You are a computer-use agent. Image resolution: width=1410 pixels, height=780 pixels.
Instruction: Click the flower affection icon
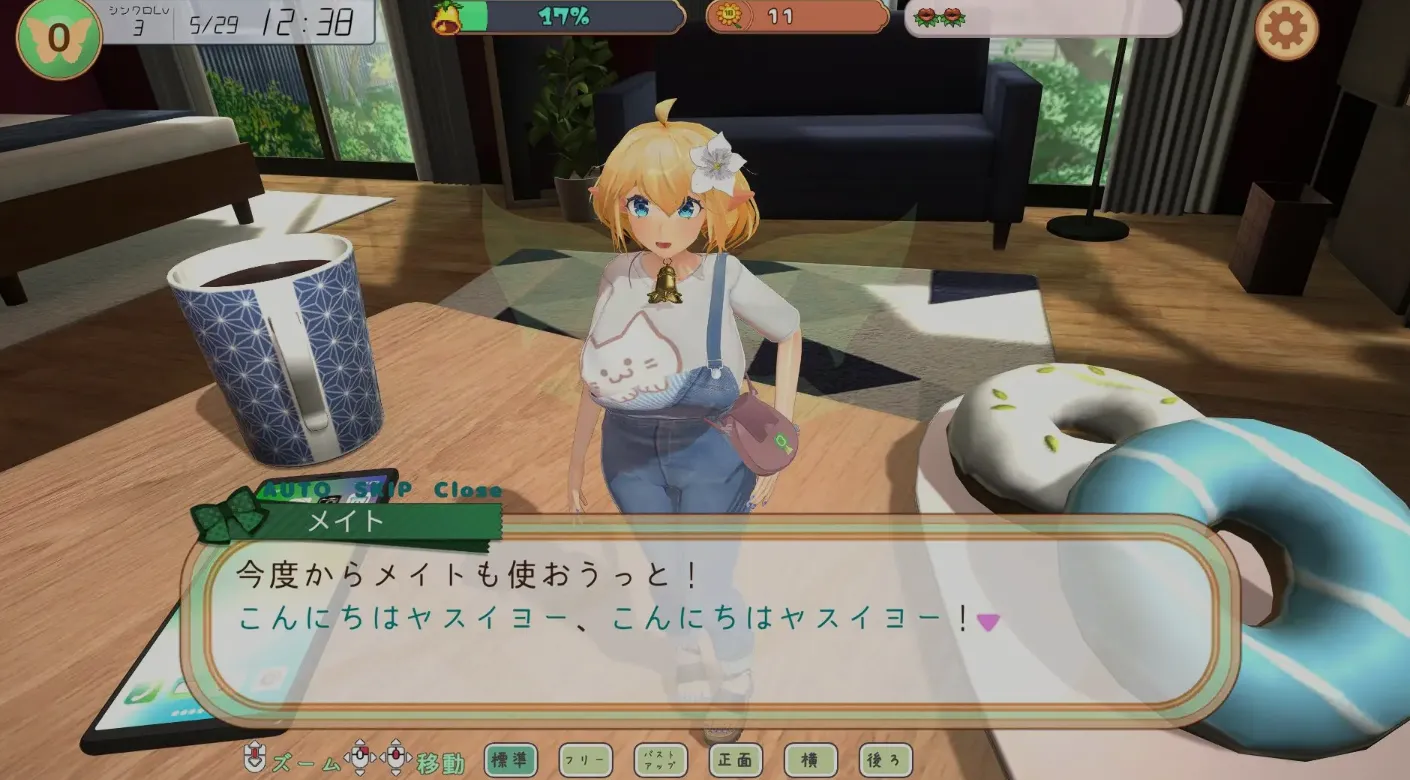[937, 17]
